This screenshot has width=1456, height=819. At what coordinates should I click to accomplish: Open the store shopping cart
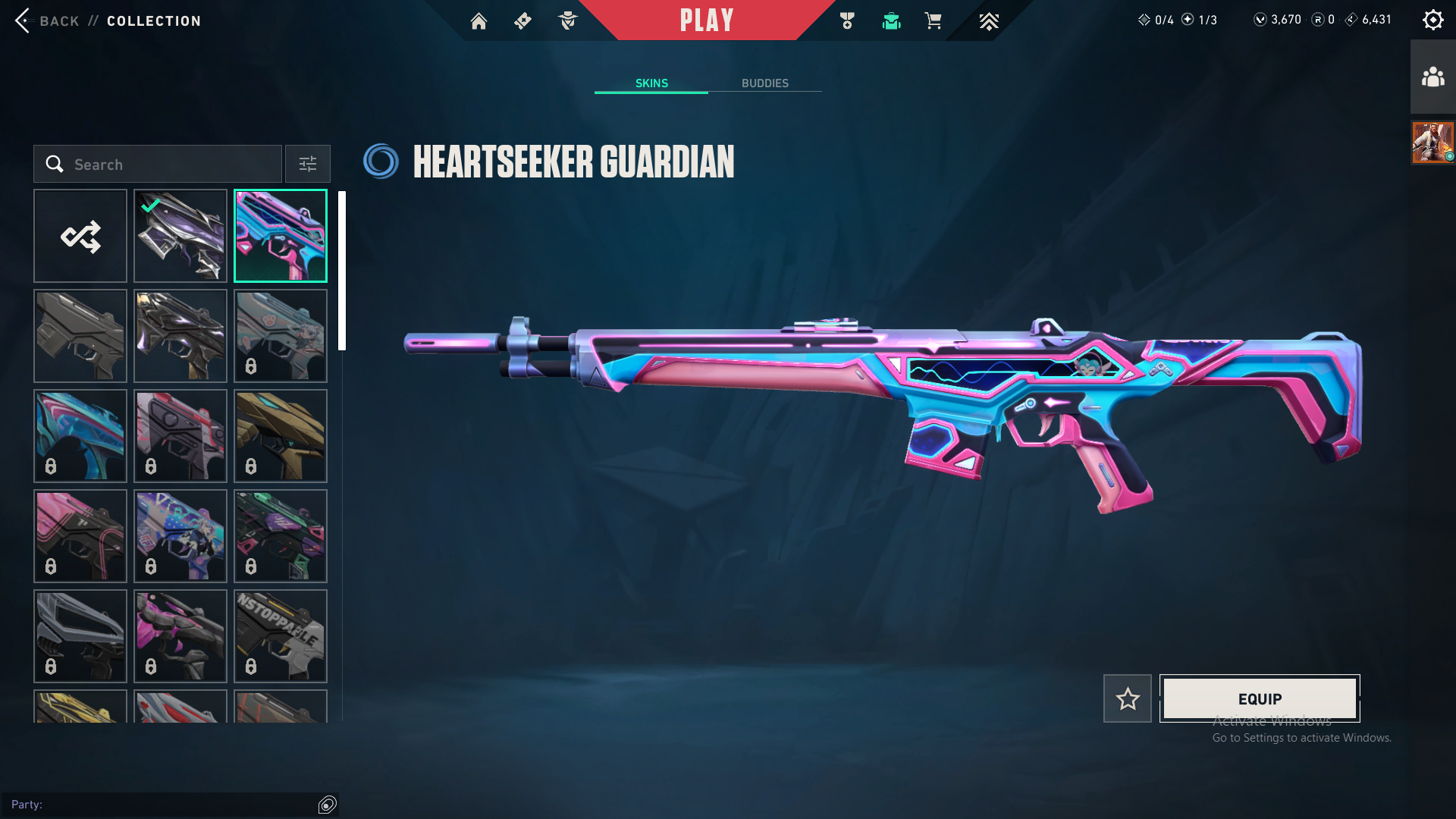933,21
